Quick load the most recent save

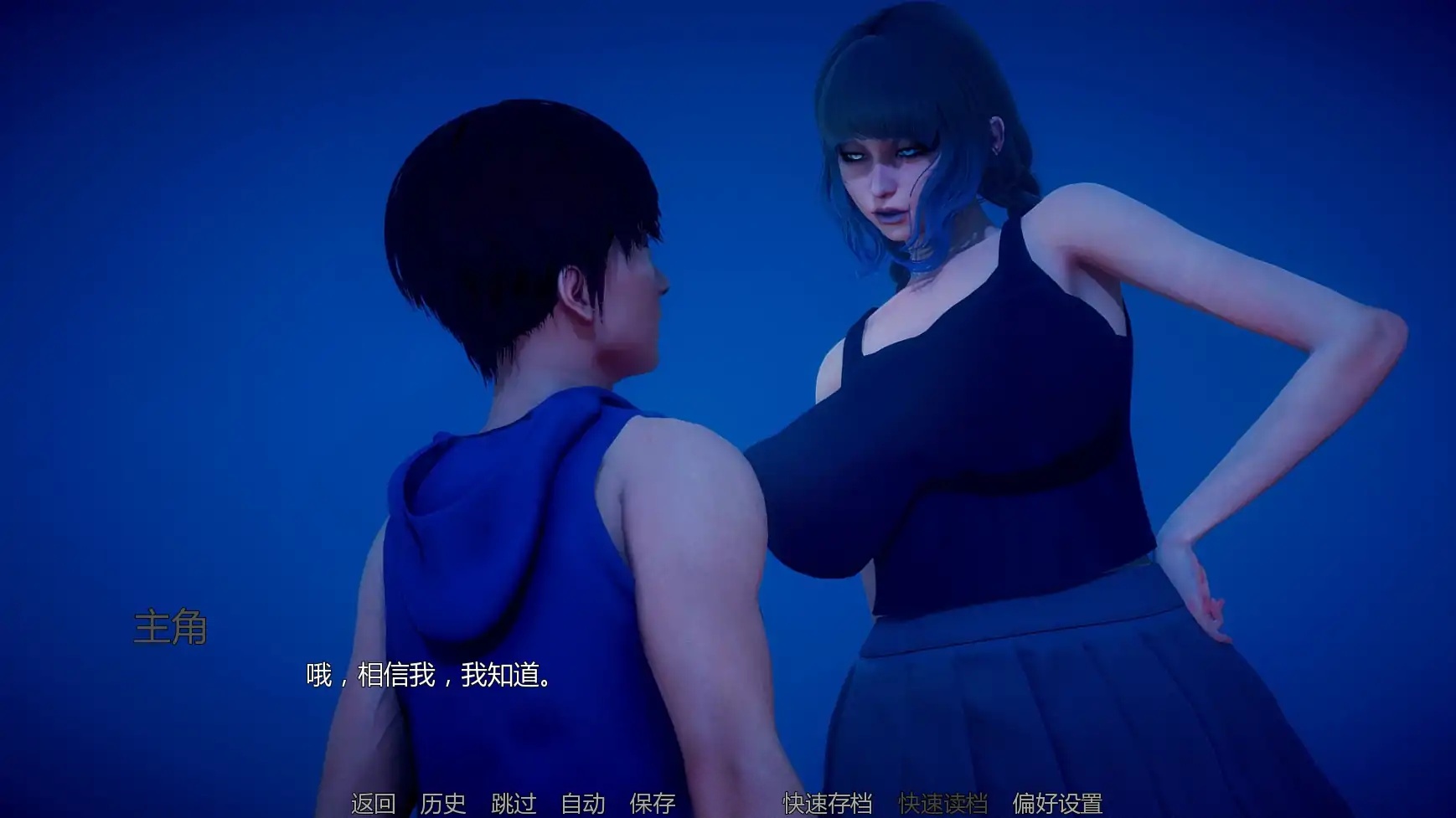(943, 803)
